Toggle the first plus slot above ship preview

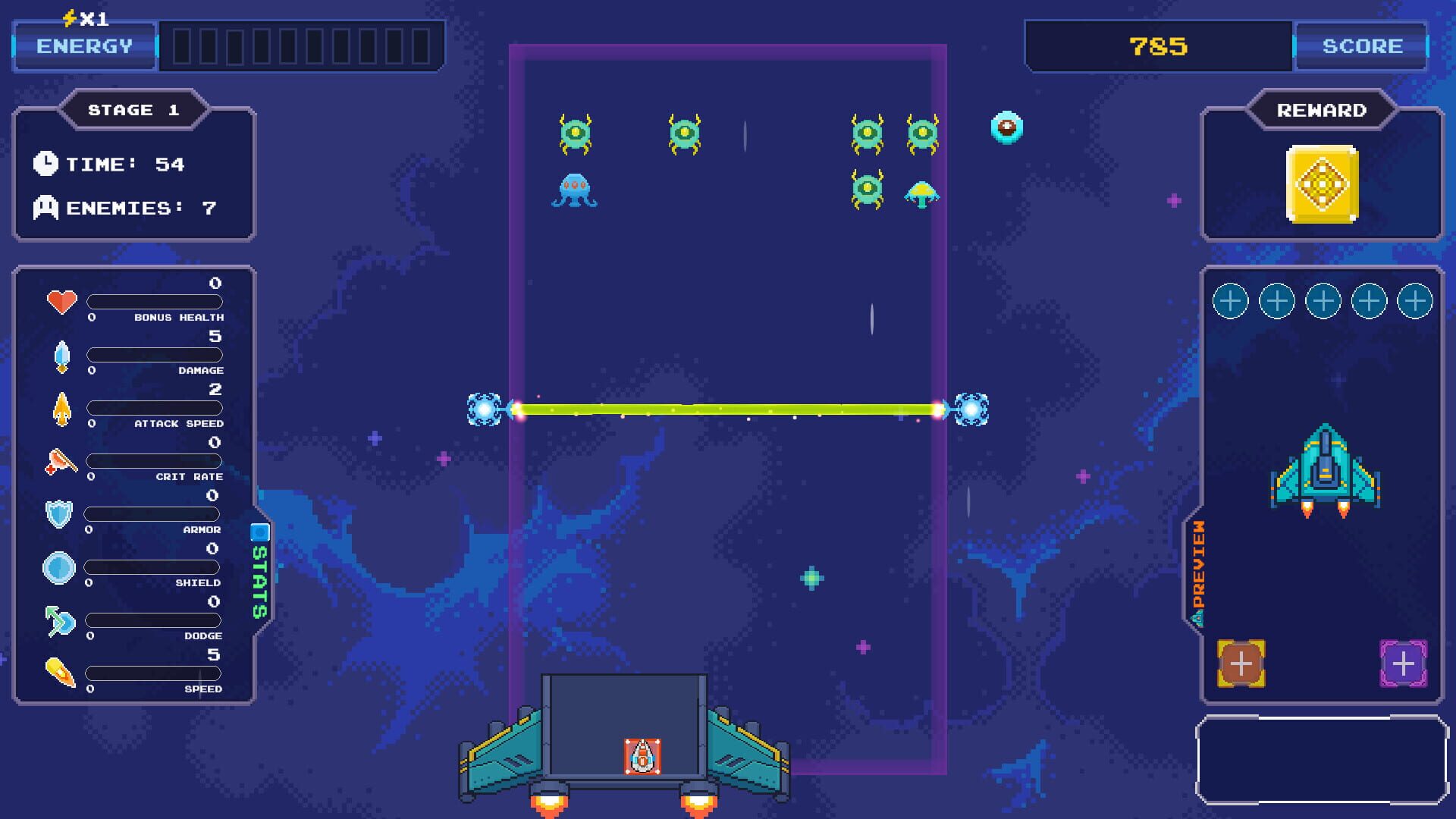tap(1229, 300)
